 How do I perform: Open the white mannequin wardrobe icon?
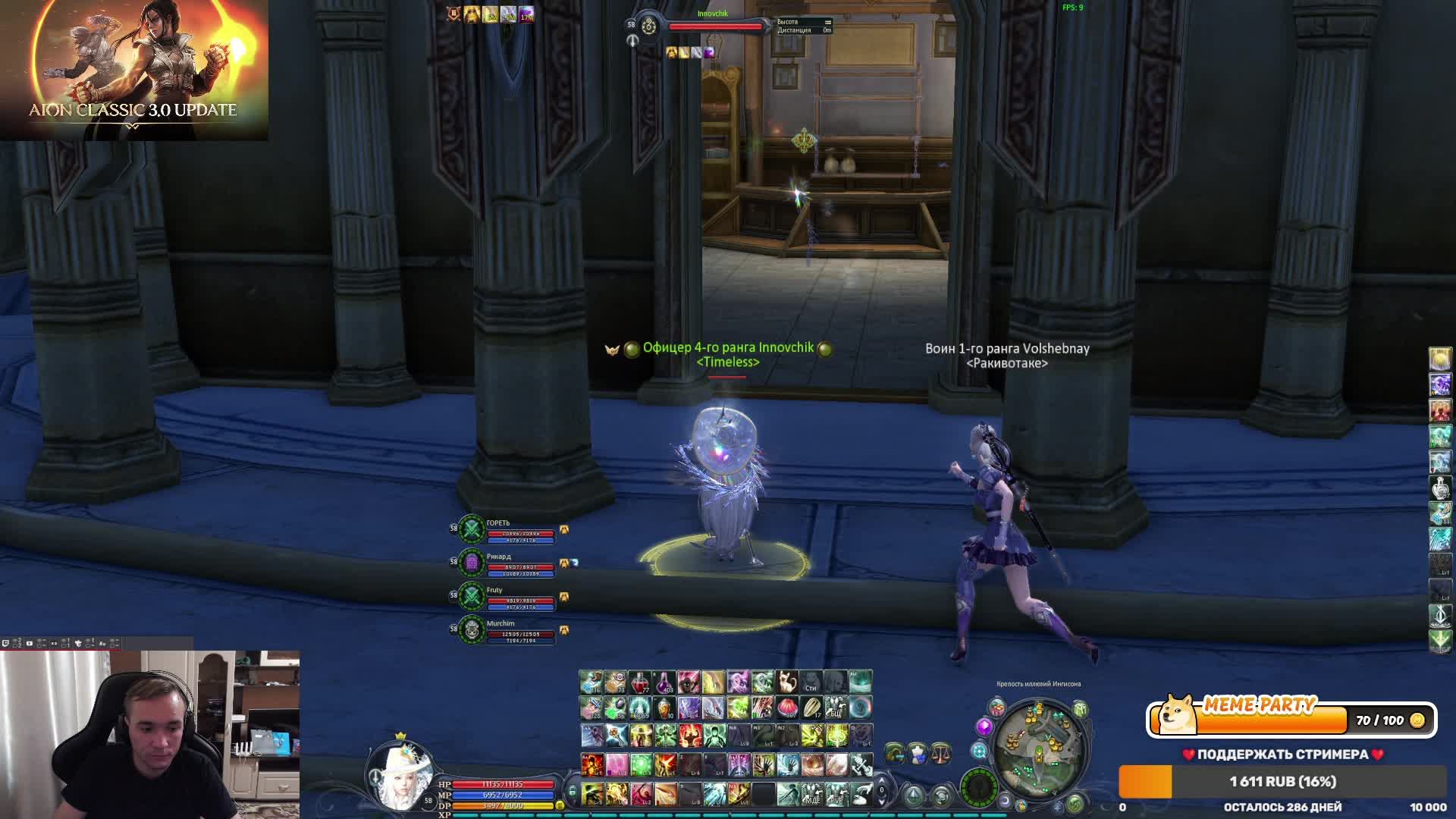tap(918, 752)
